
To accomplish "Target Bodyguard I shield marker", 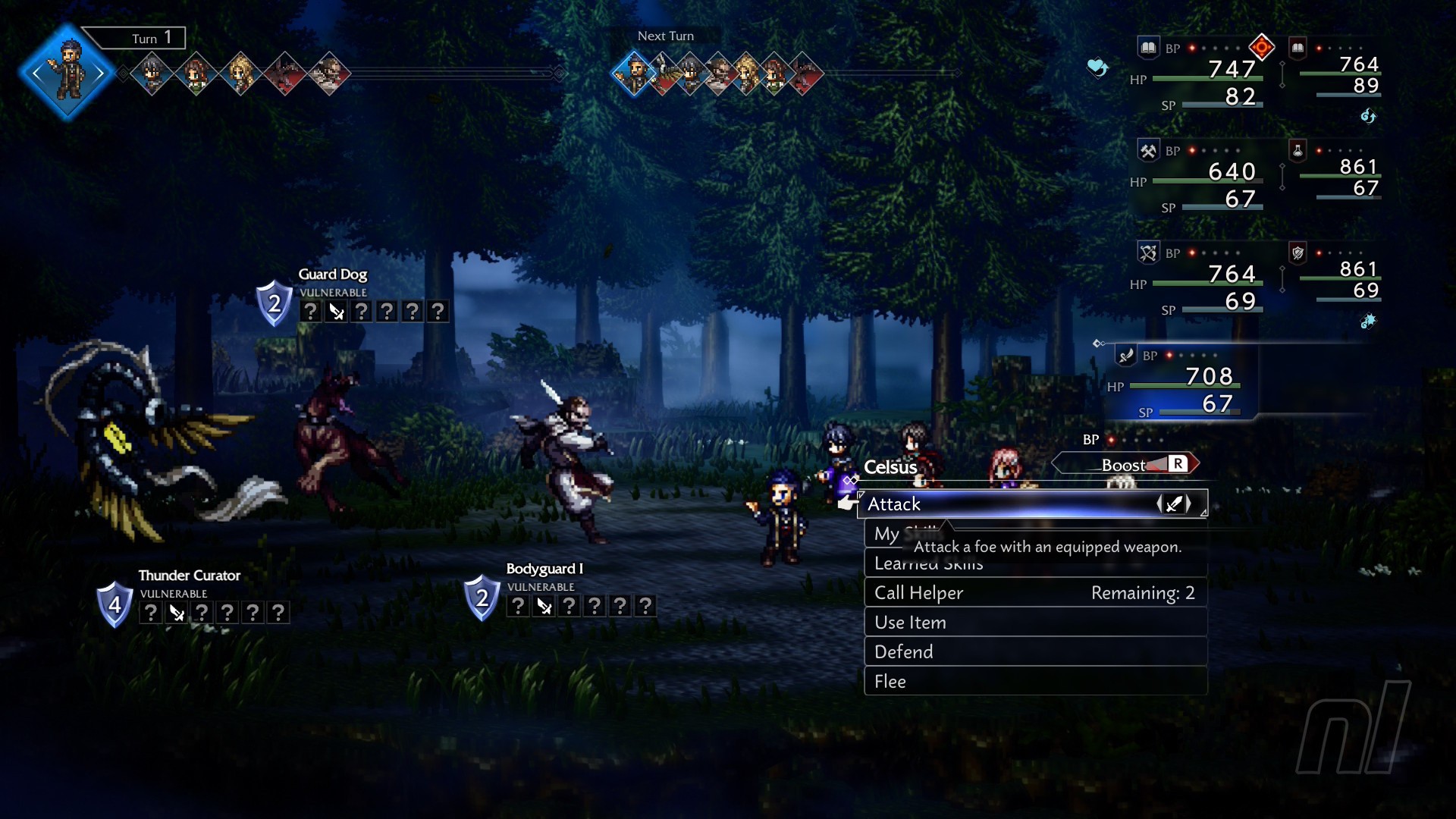I will tap(482, 598).
